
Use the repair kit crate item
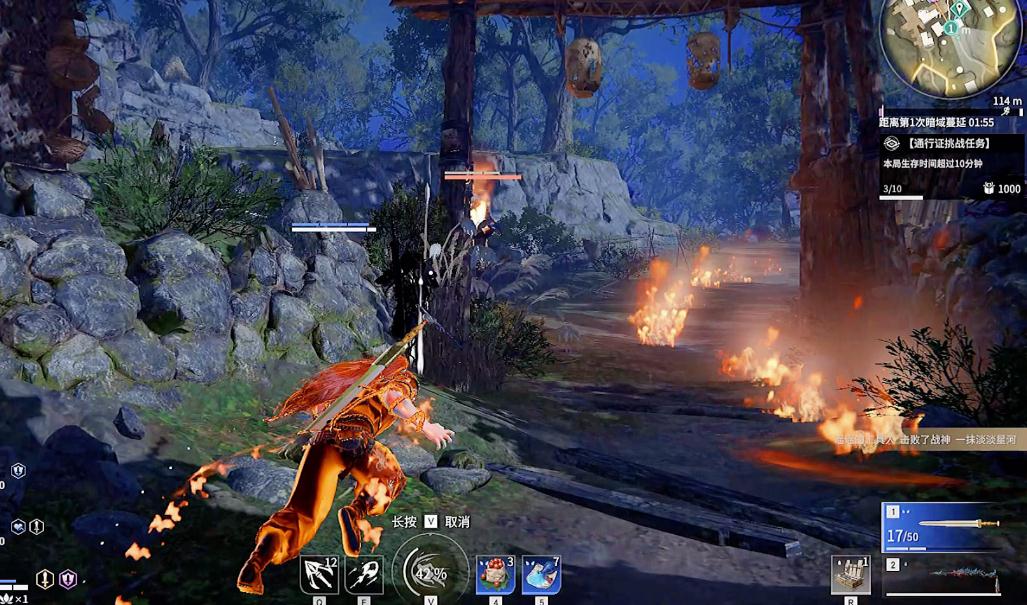tap(851, 576)
